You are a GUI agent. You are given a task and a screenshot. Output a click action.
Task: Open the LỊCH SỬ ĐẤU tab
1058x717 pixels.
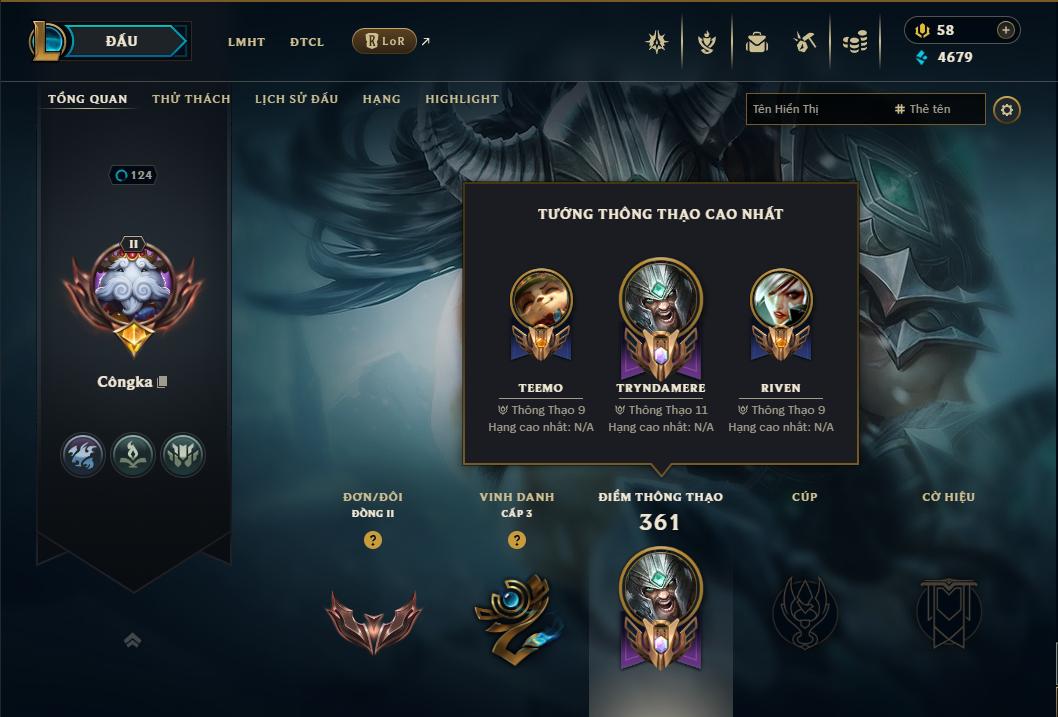[296, 99]
